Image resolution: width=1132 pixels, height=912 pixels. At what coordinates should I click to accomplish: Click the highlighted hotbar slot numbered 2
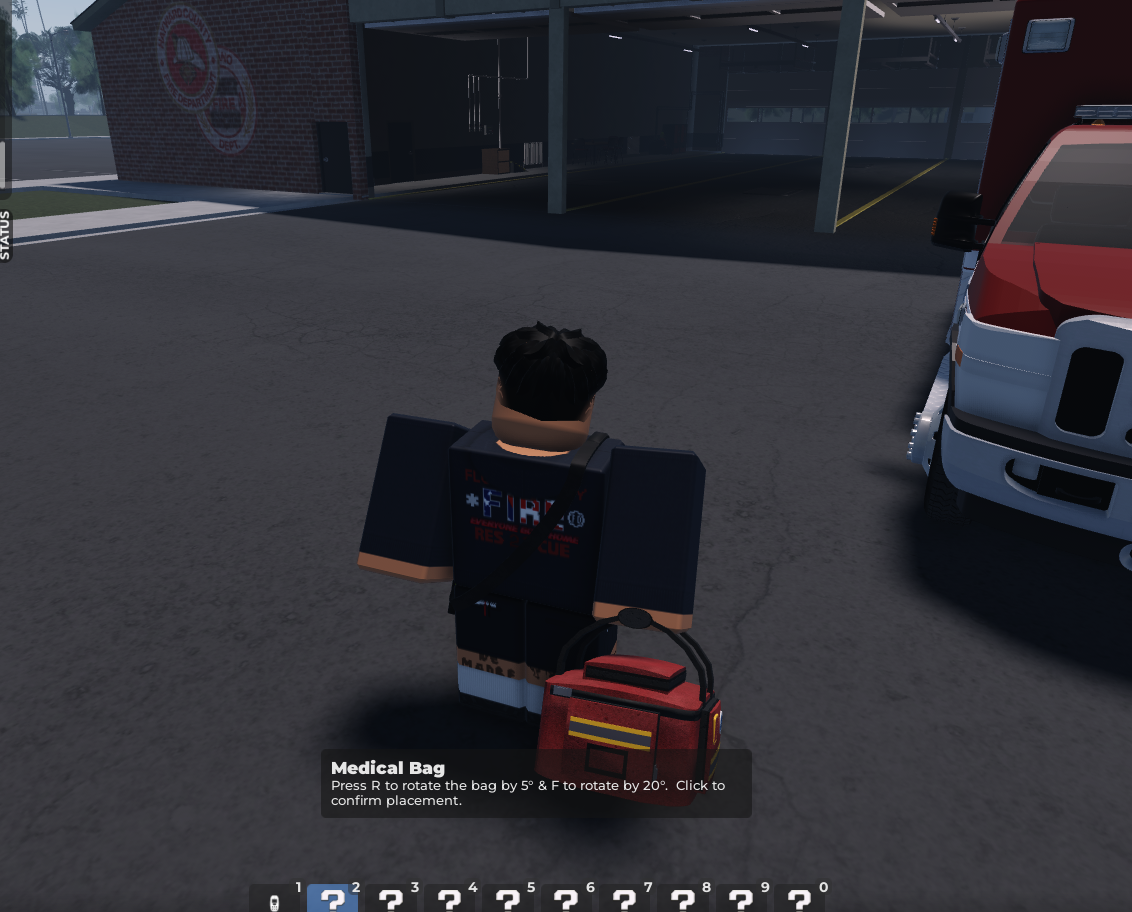(x=332, y=899)
